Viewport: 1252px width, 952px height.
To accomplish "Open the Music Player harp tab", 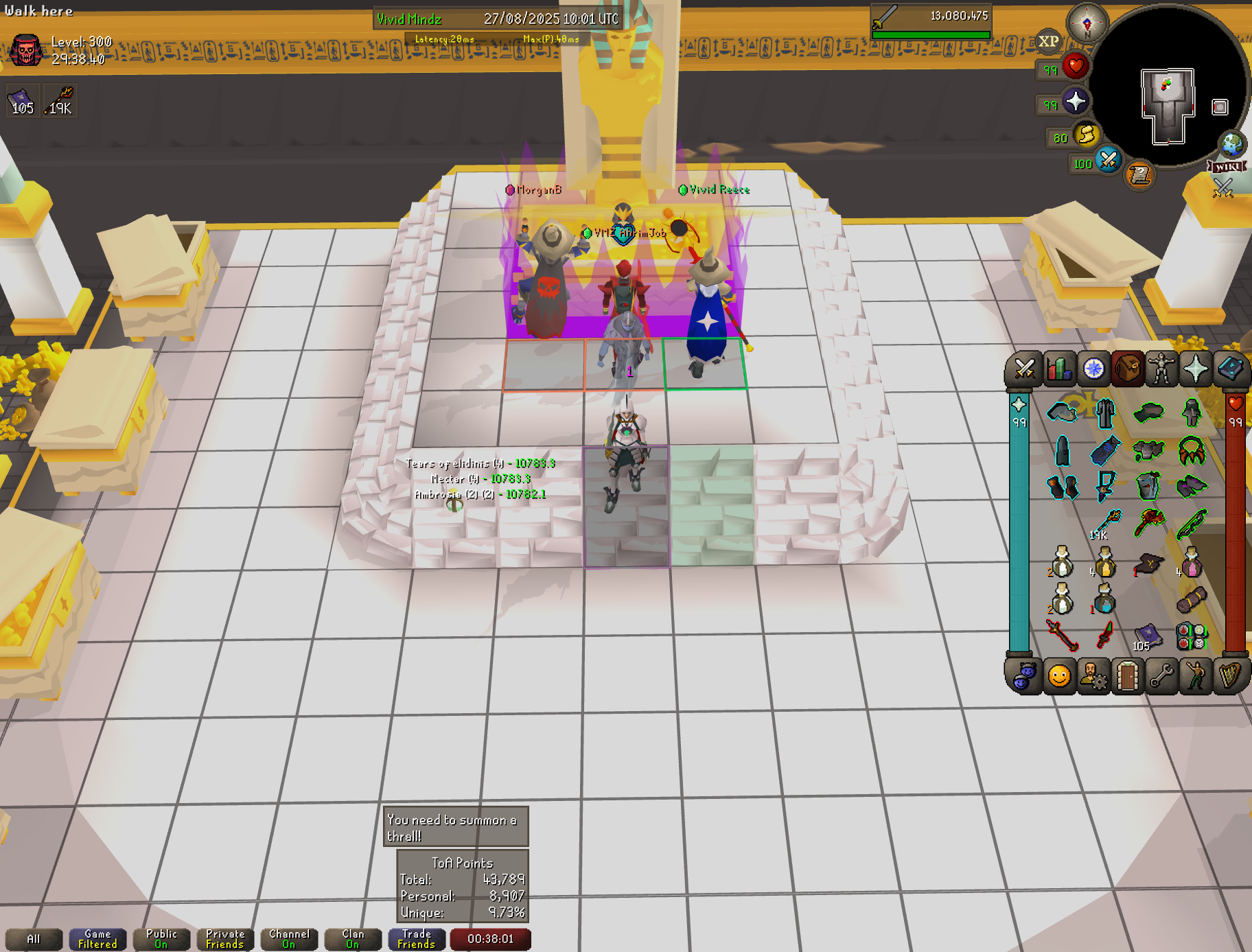I will (1229, 677).
